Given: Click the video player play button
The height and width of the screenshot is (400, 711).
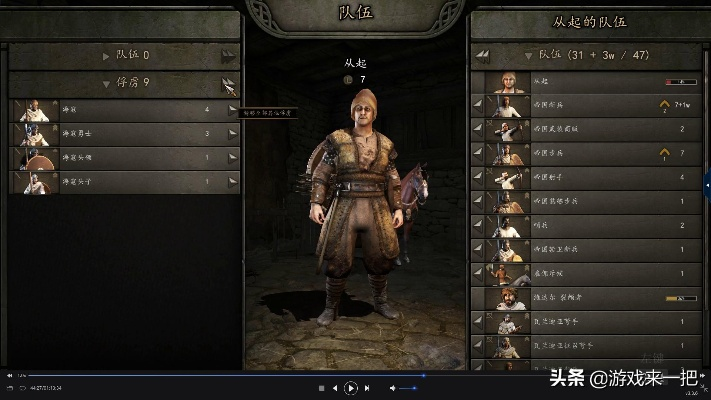Looking at the screenshot, I should point(351,387).
